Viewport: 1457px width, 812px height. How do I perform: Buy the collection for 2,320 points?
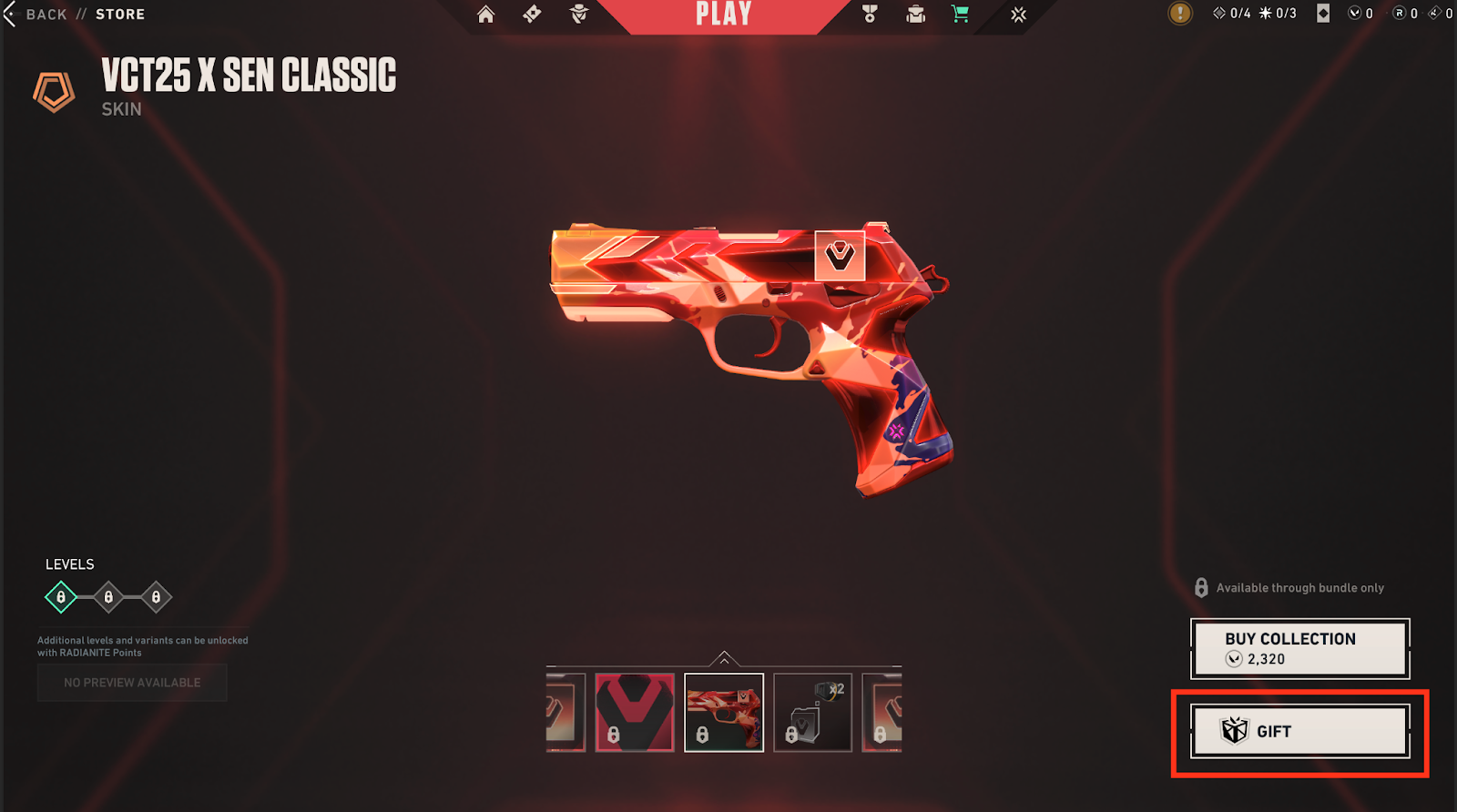(1299, 648)
